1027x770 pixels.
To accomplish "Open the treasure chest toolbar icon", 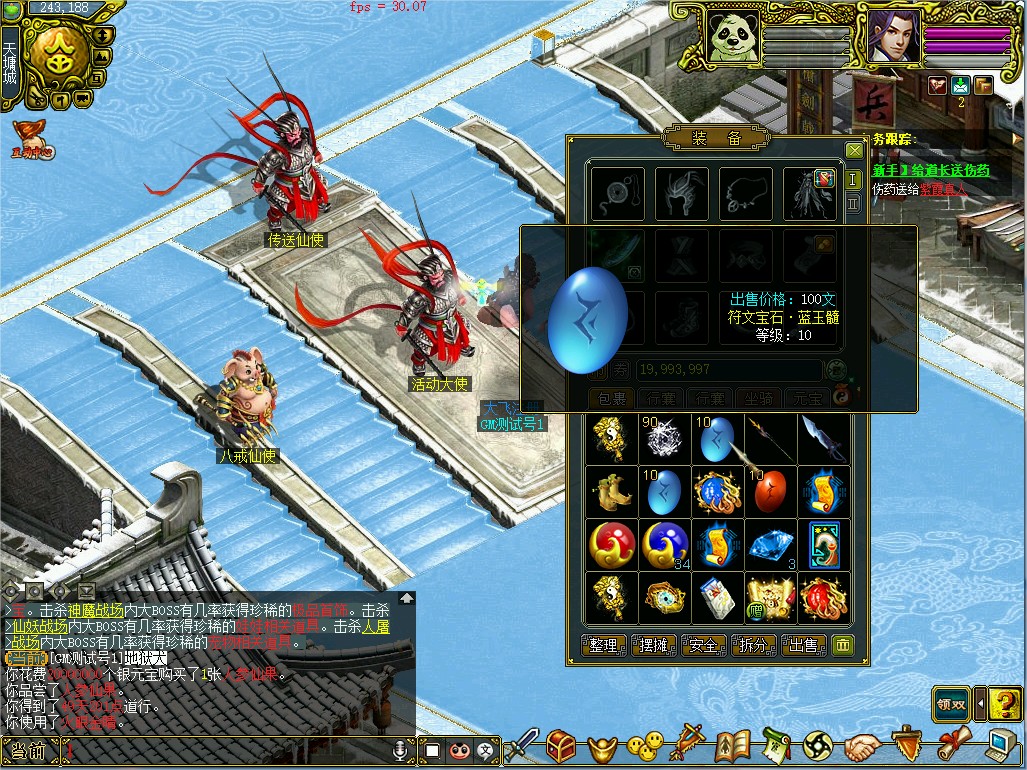I will point(560,746).
